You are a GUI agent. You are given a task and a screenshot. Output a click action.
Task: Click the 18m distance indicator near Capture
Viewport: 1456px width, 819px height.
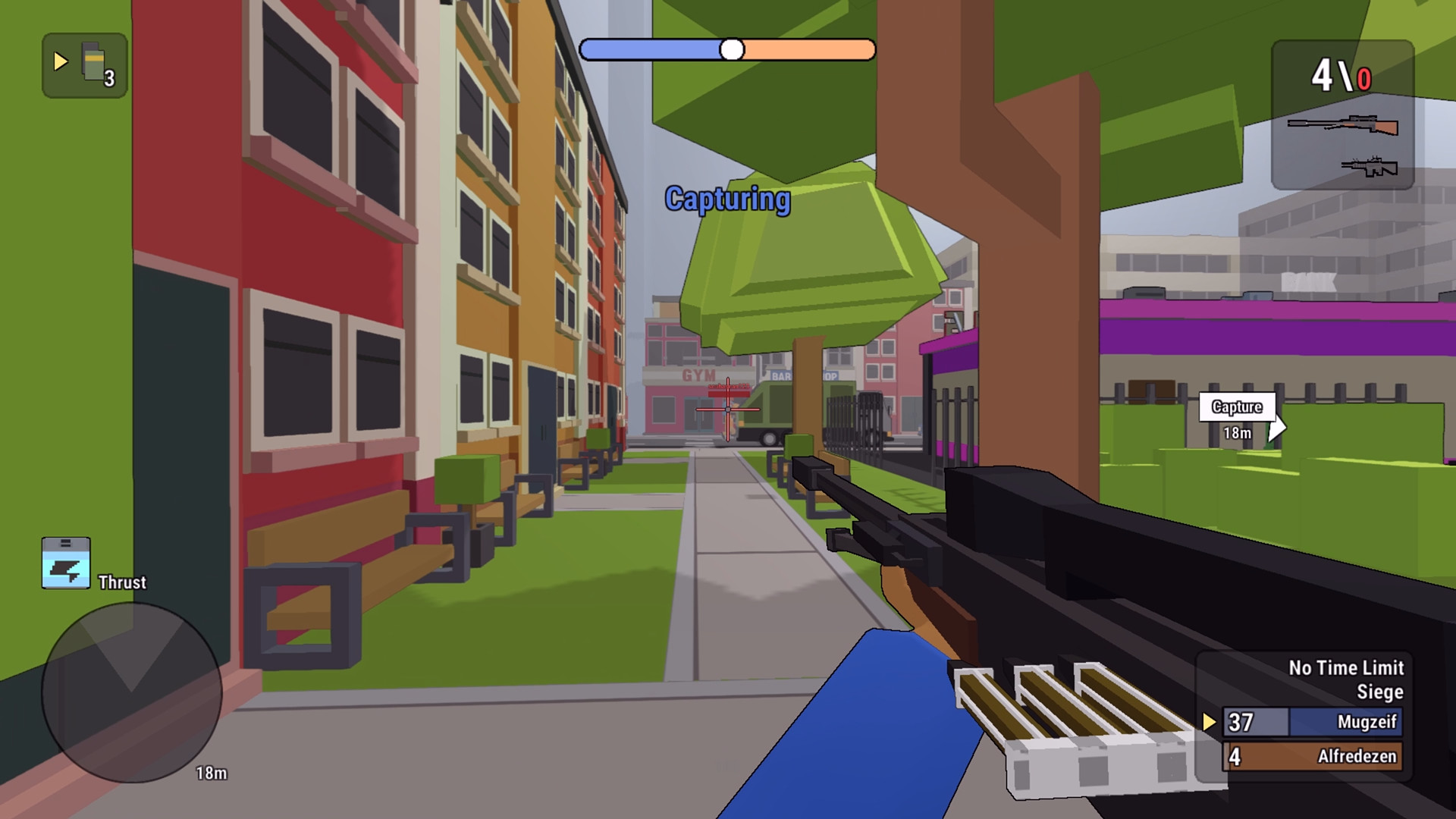[1238, 432]
